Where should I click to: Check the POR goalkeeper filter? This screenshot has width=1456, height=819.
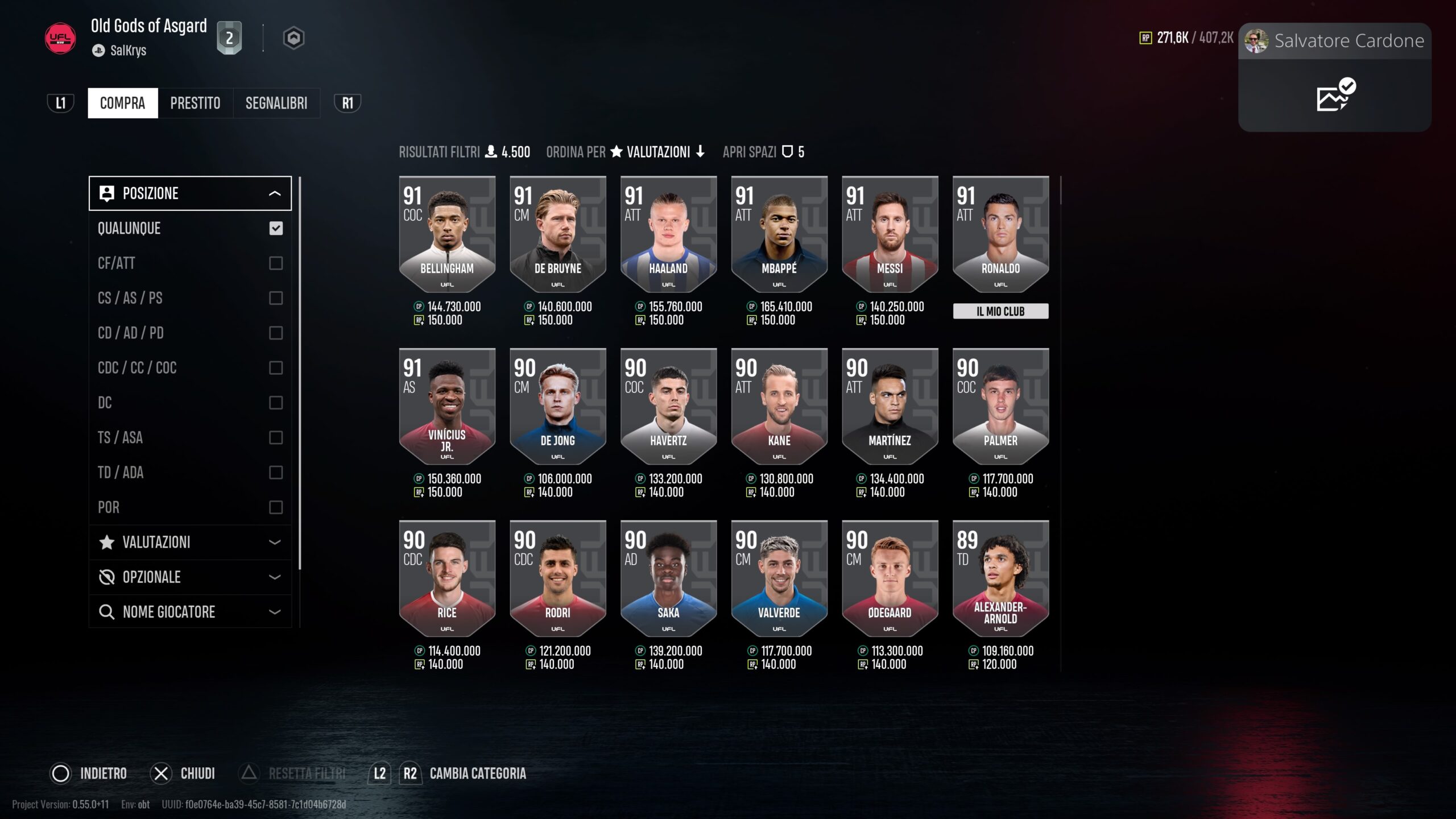(276, 507)
